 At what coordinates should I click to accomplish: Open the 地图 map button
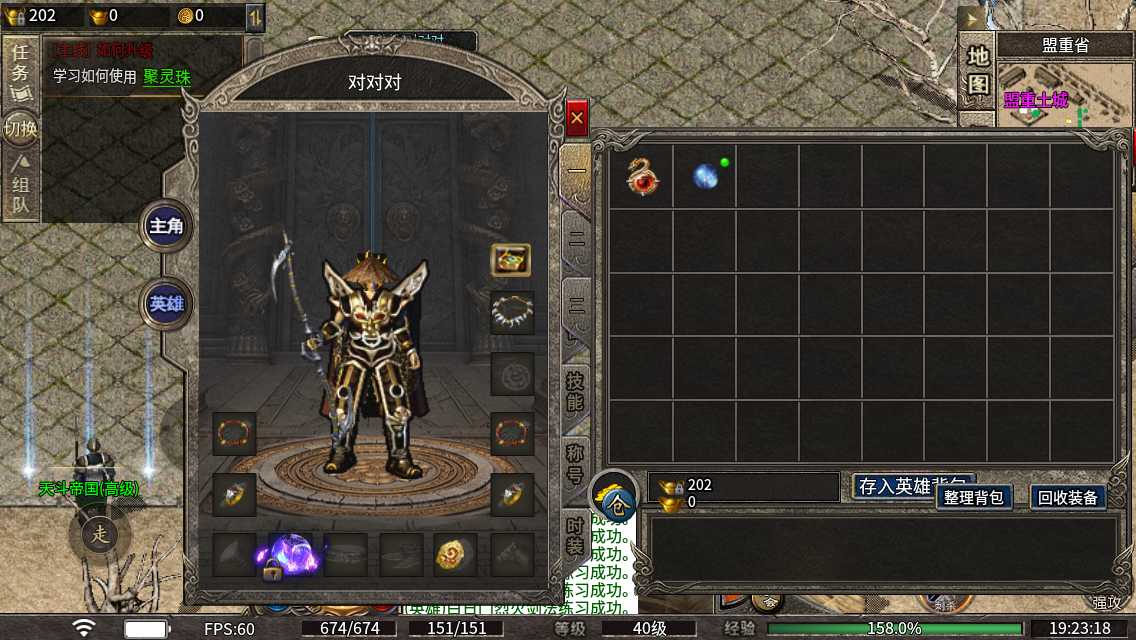click(978, 71)
